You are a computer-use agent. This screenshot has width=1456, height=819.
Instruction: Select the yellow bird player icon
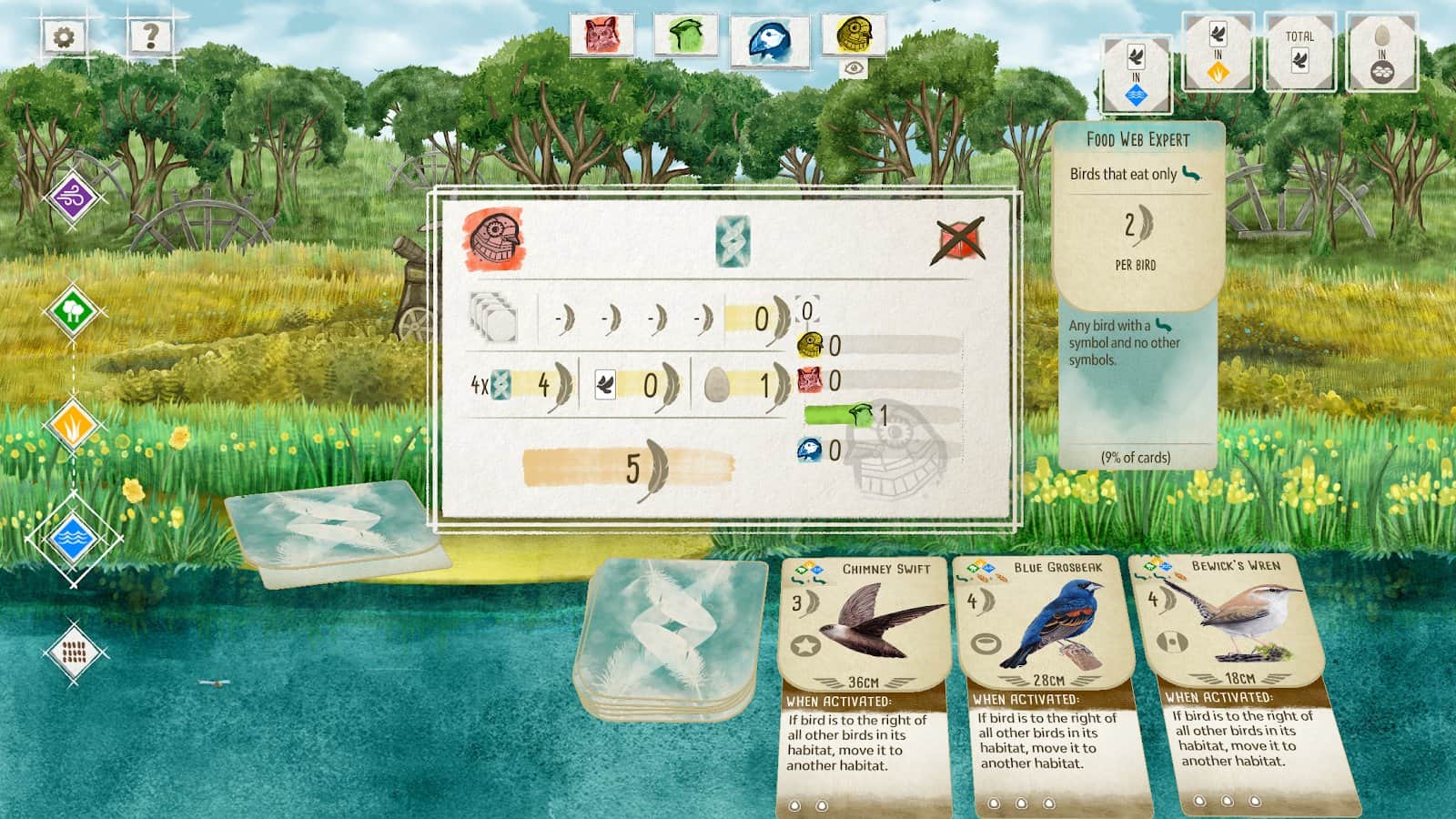[854, 34]
